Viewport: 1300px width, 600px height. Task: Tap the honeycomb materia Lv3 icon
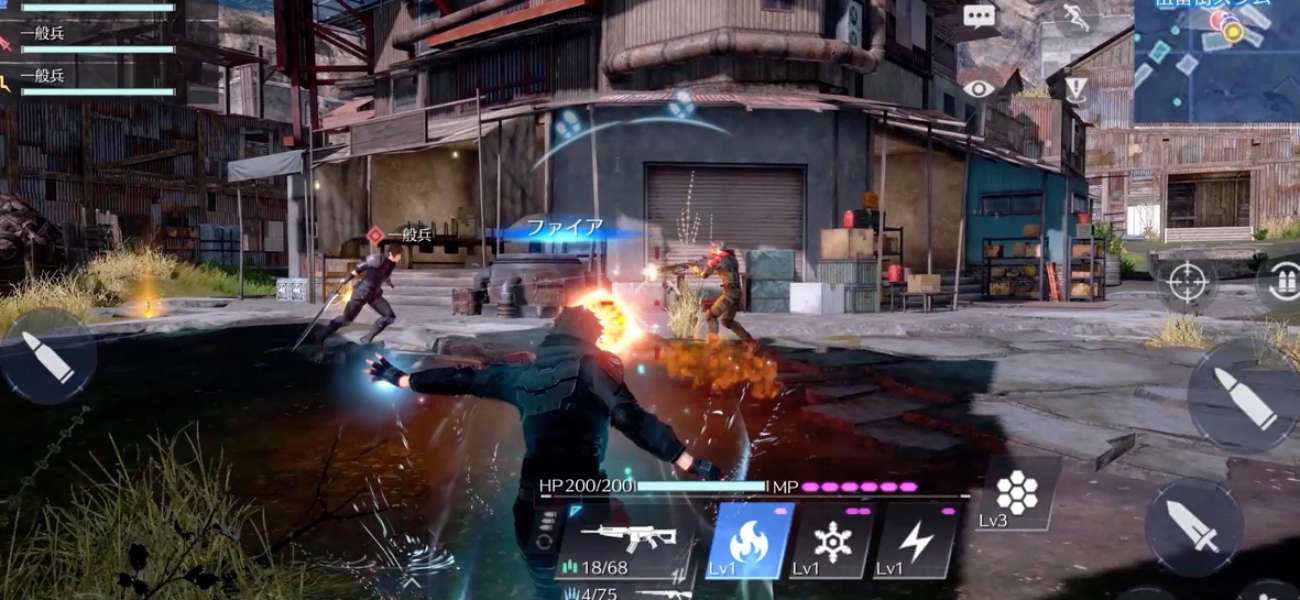[x=1016, y=493]
